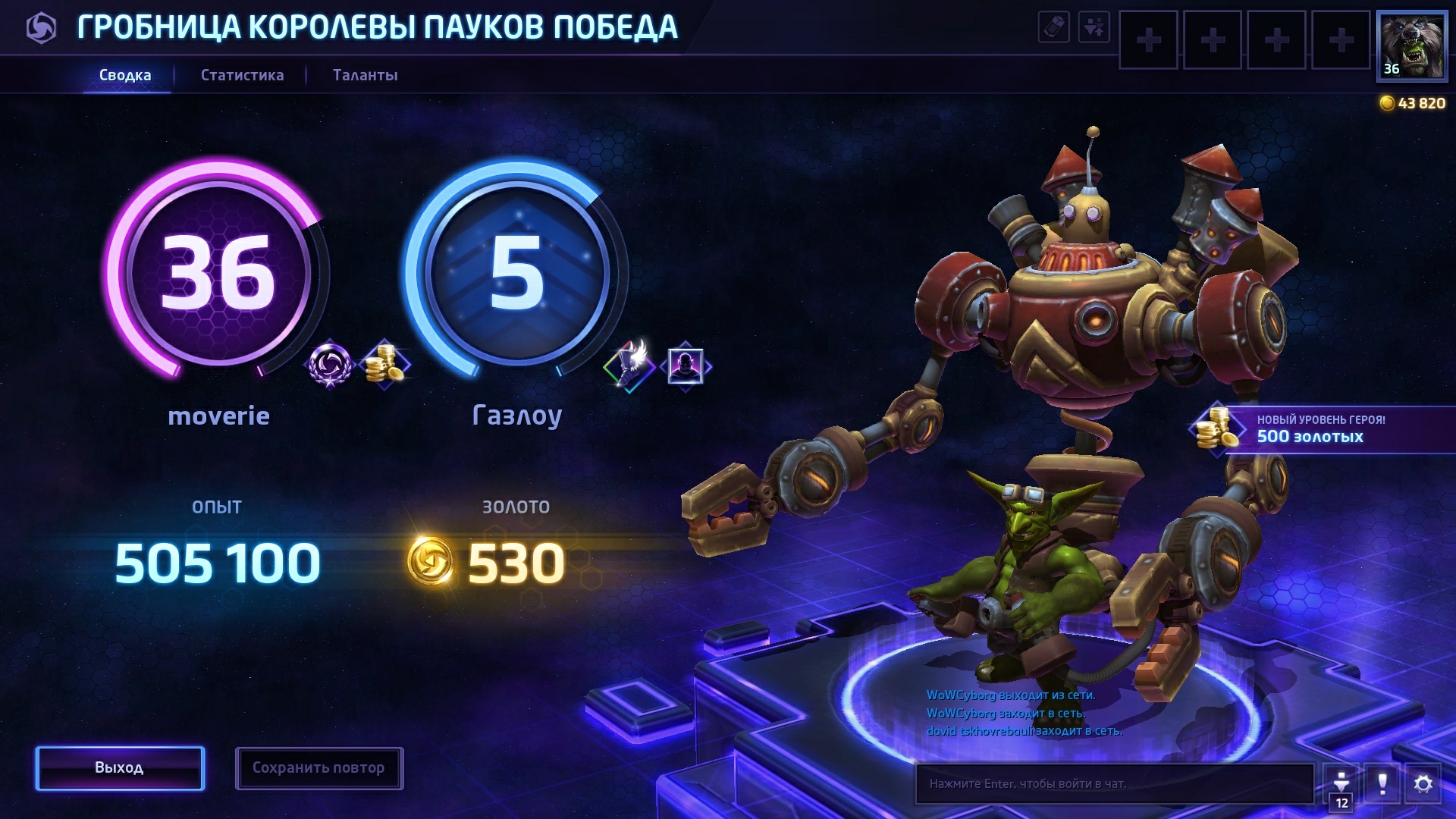Click the purple player level 36 circle

(218, 271)
